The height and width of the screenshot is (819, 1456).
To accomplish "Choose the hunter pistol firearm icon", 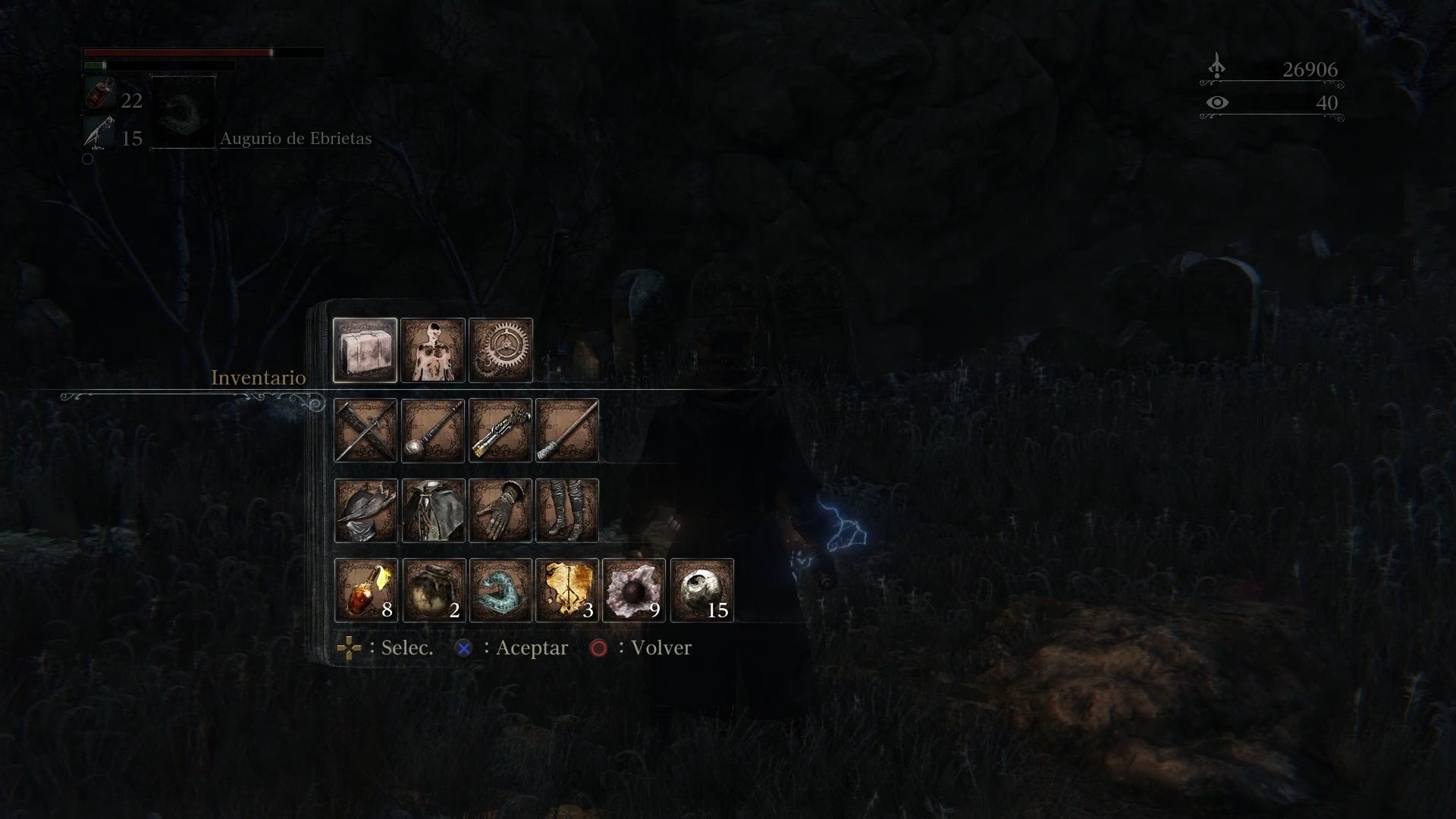I will coord(500,431).
